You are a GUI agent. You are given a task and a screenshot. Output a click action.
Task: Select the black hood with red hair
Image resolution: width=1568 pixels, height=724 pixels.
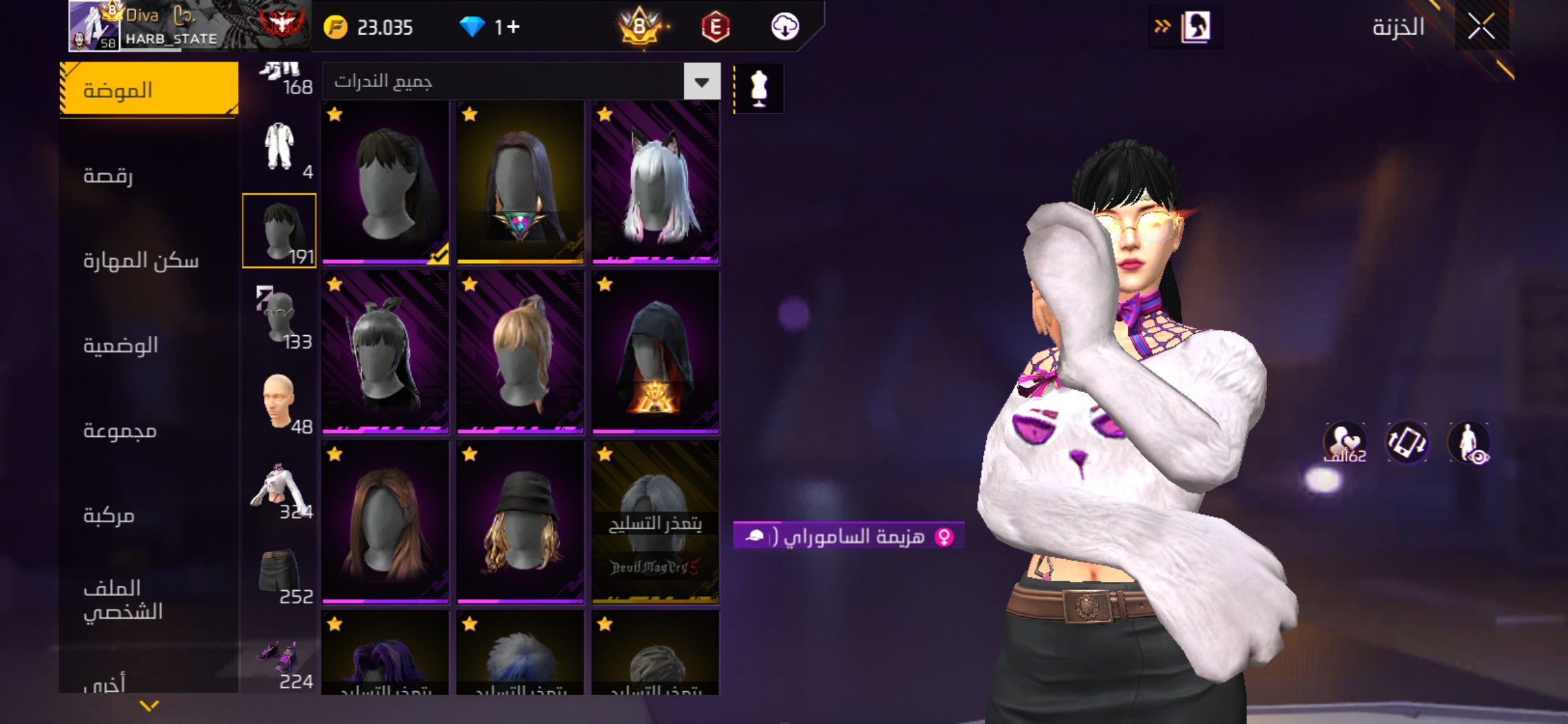(x=655, y=352)
